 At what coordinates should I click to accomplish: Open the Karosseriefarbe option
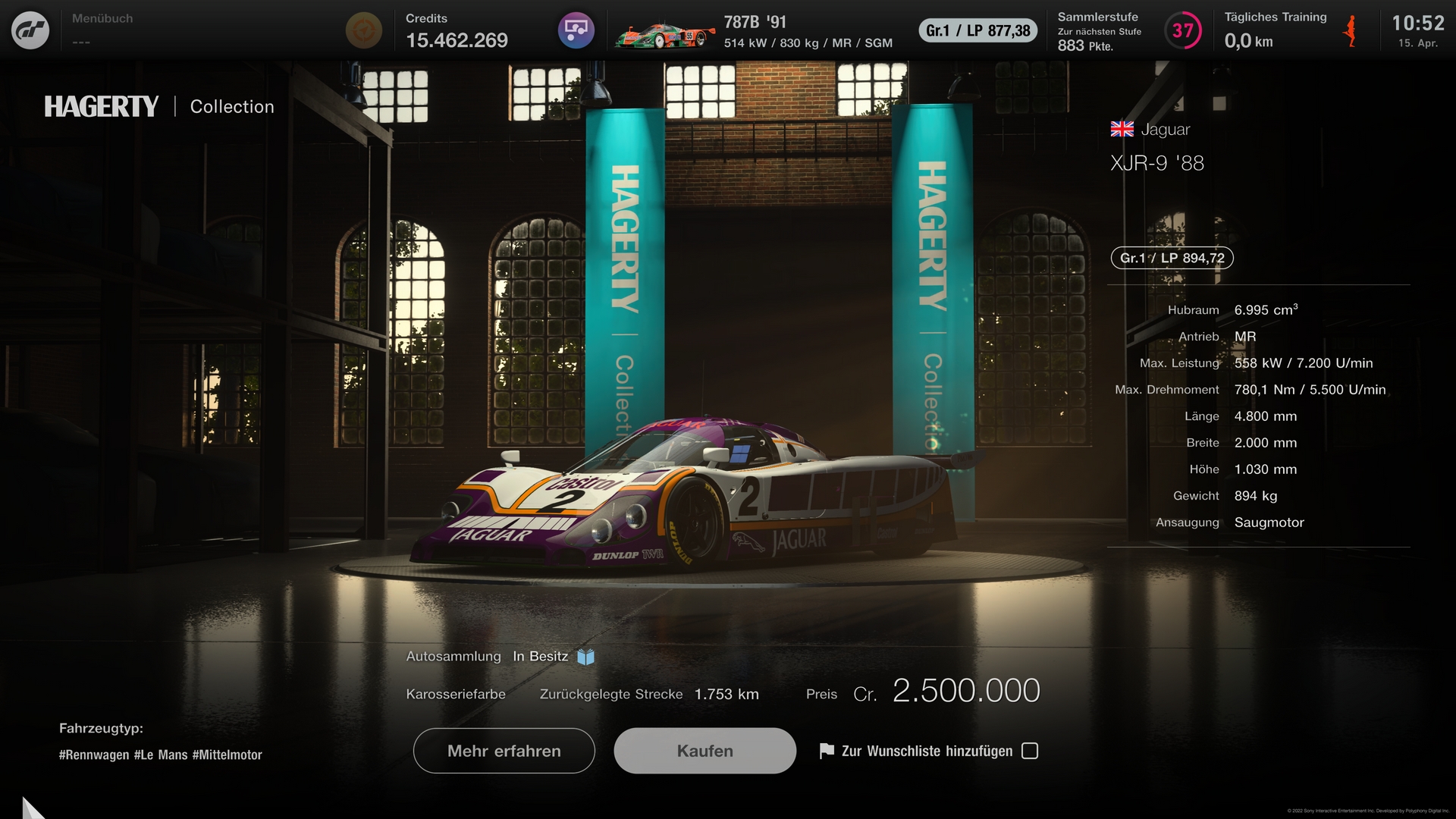pyautogui.click(x=456, y=693)
